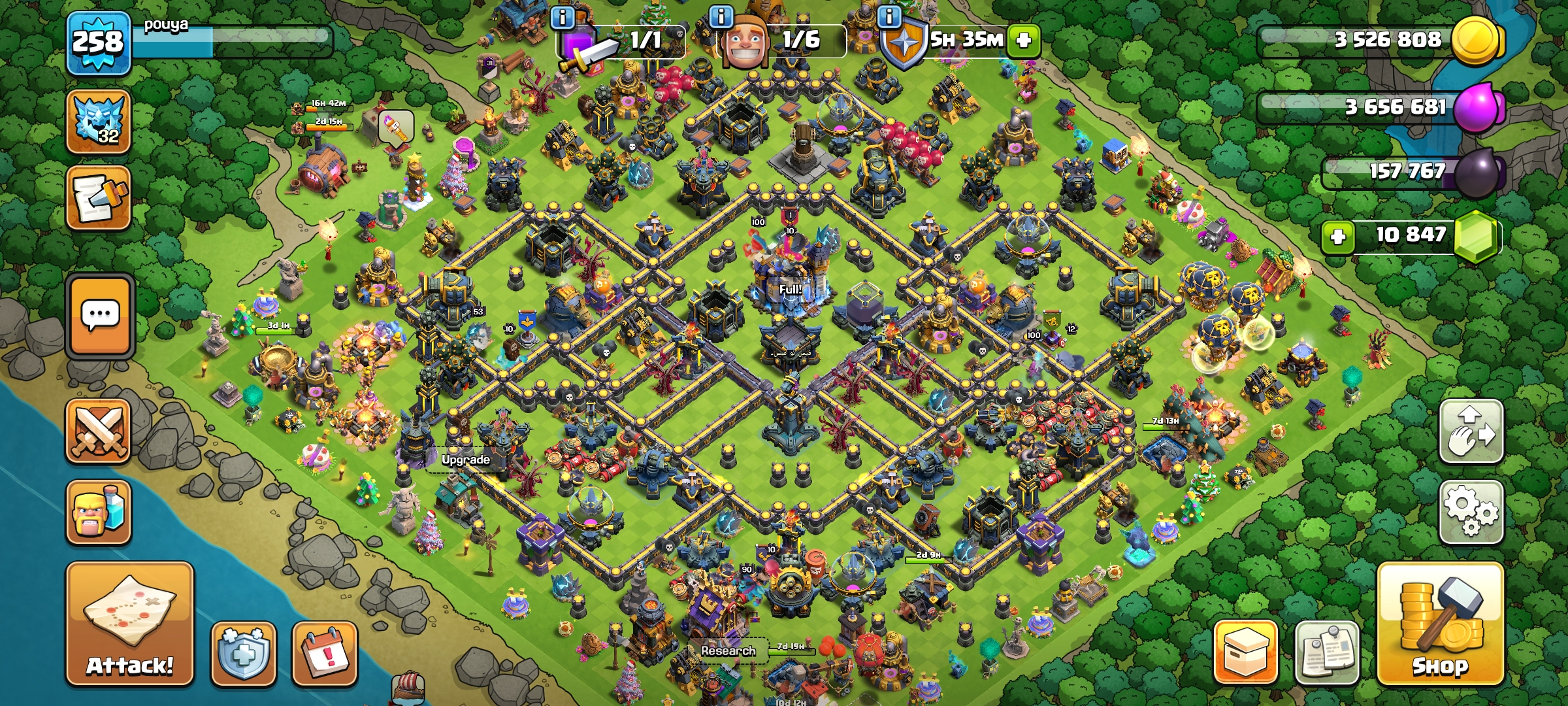The height and width of the screenshot is (706, 1568).
Task: Tap the gold coin resource icon
Action: [1475, 41]
